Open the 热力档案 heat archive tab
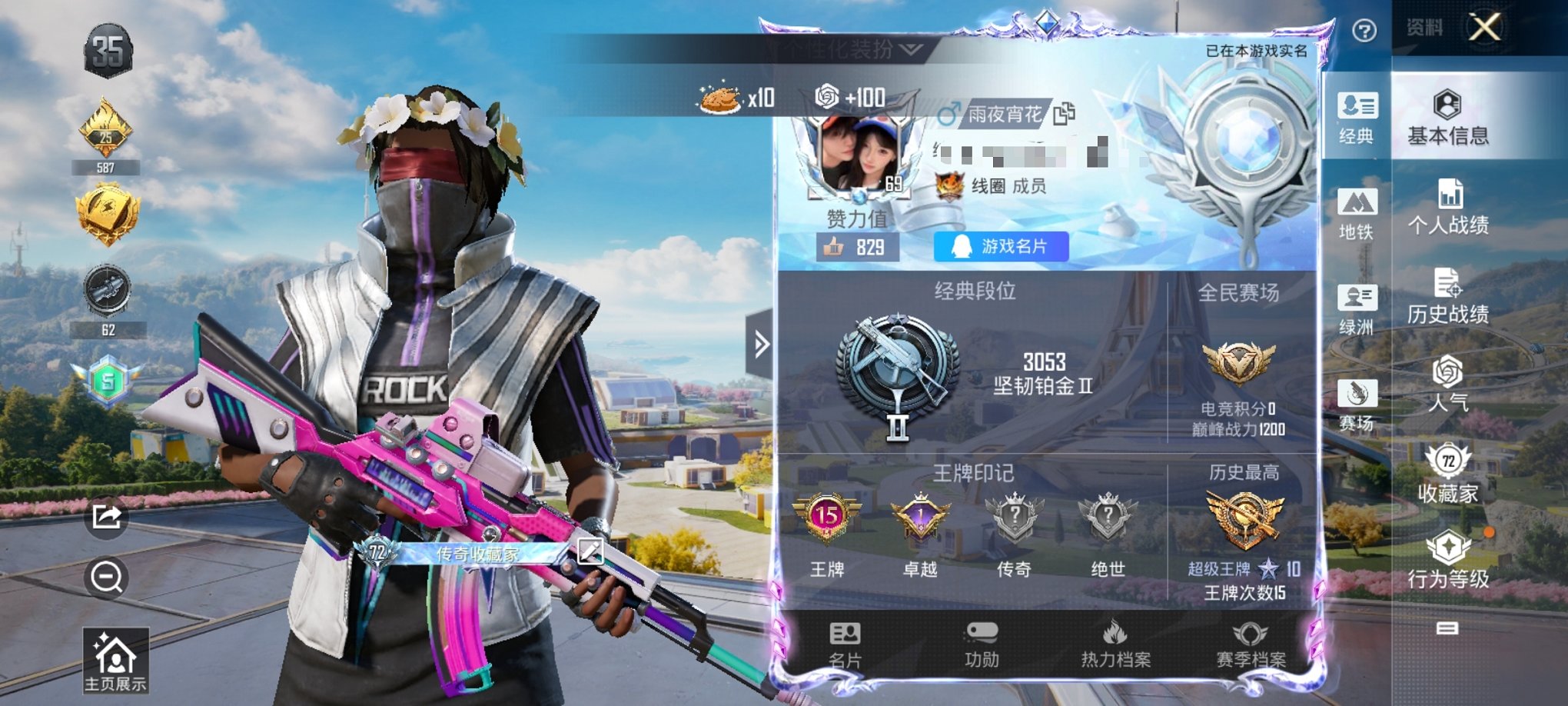The height and width of the screenshot is (706, 1568). (x=1115, y=644)
